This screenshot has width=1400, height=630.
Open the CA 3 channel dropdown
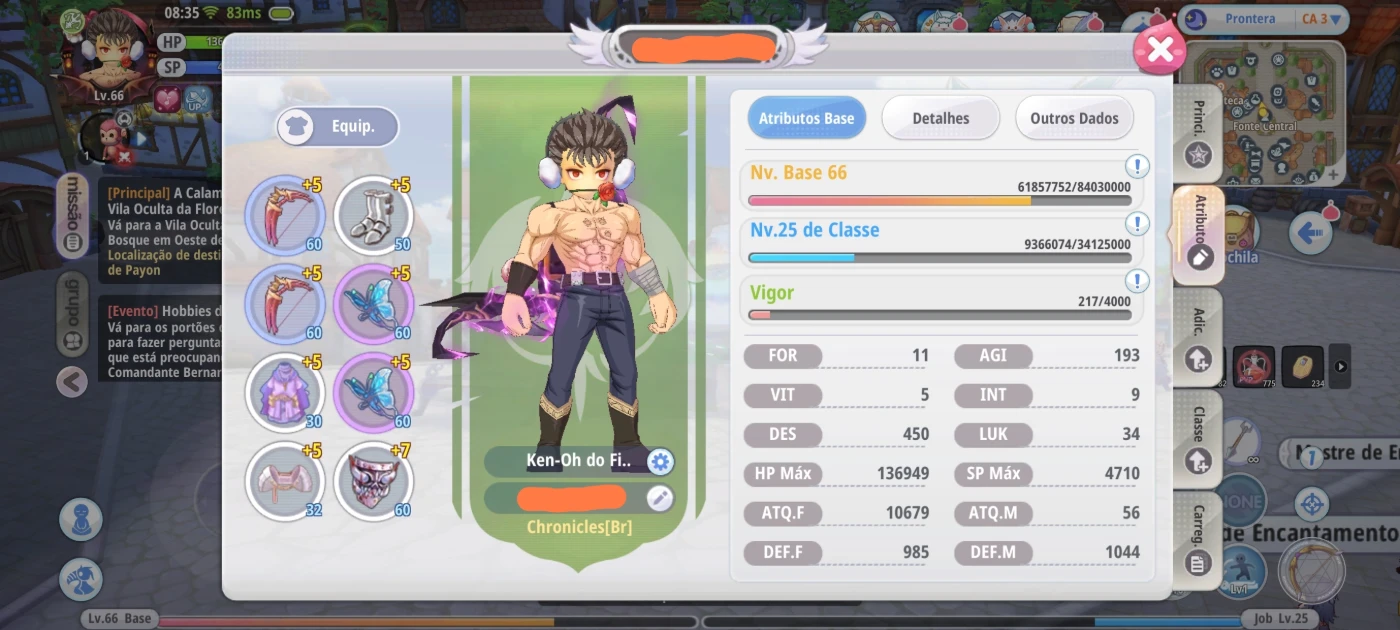[1319, 18]
